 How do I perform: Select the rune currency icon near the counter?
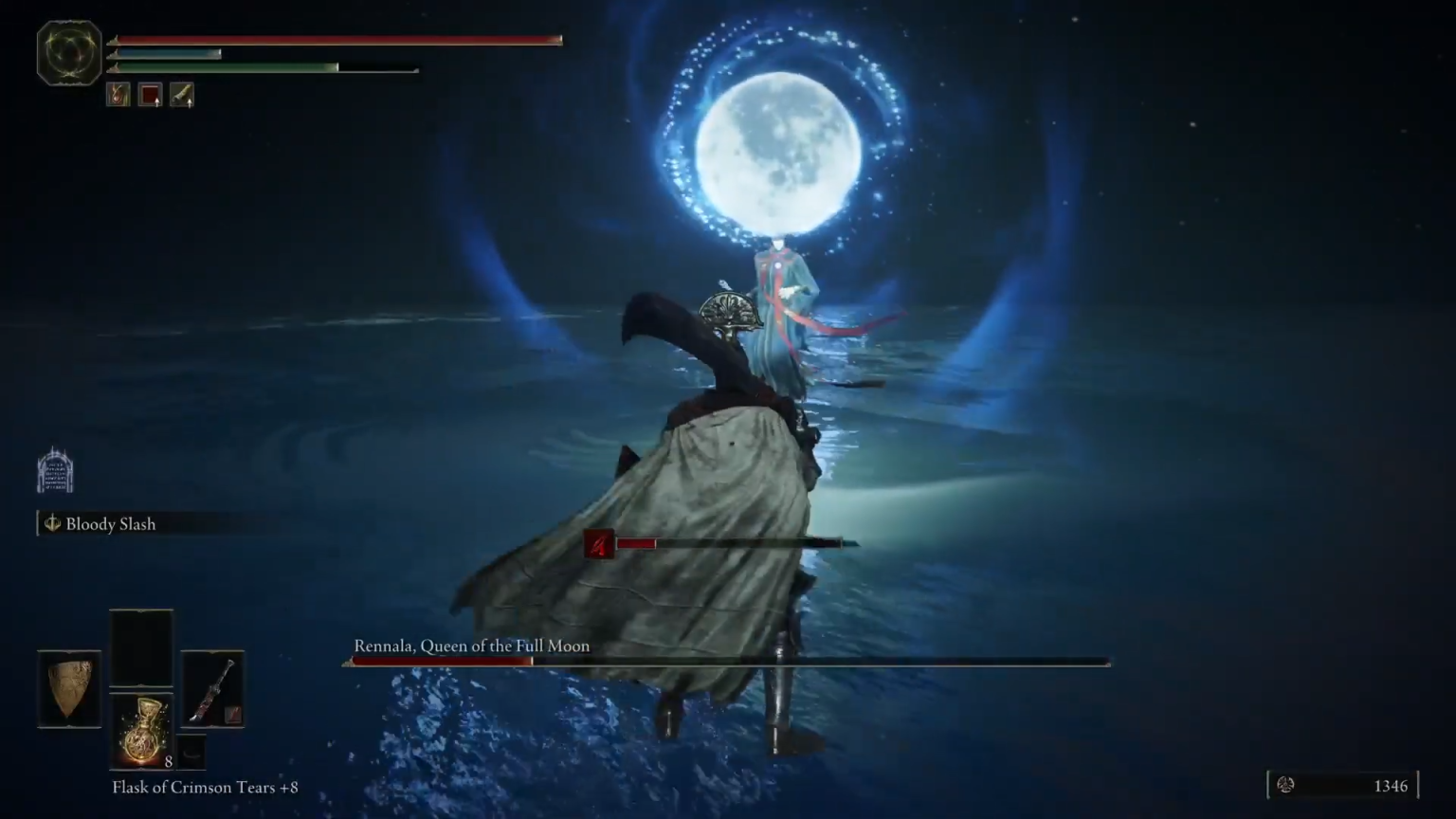[x=1287, y=786]
